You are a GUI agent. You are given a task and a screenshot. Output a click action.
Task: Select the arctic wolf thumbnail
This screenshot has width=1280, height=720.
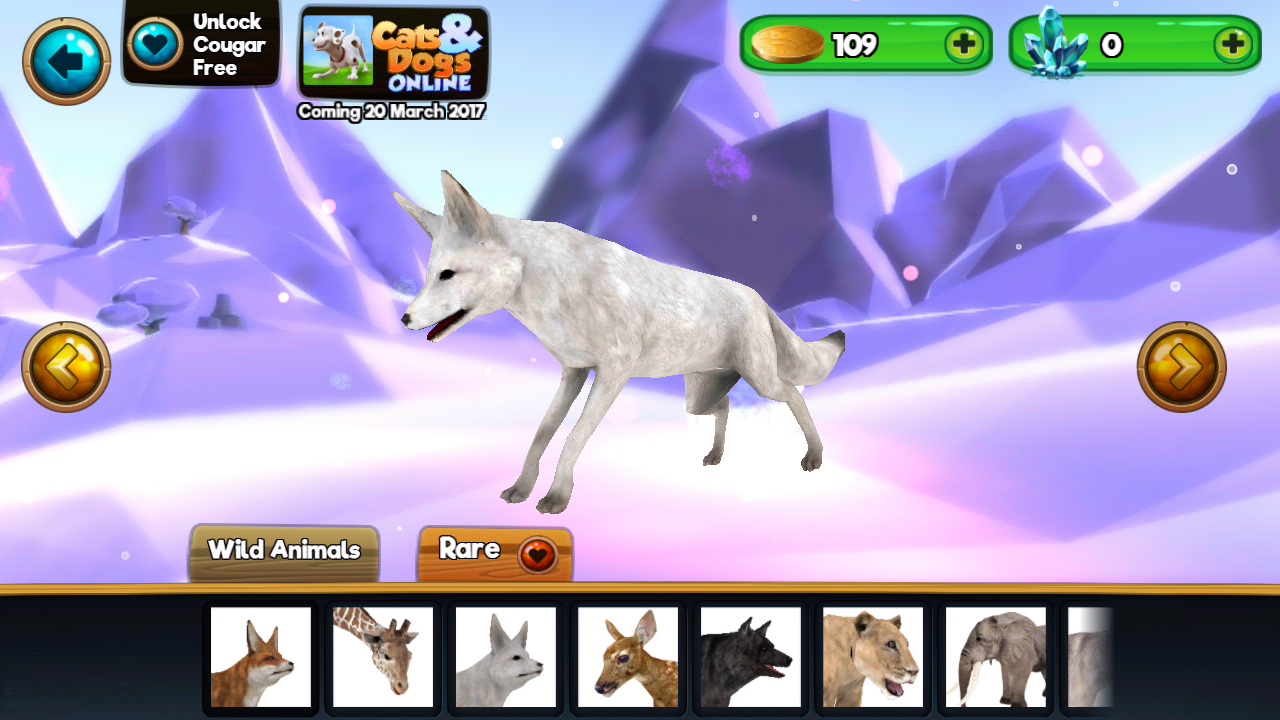(505, 657)
